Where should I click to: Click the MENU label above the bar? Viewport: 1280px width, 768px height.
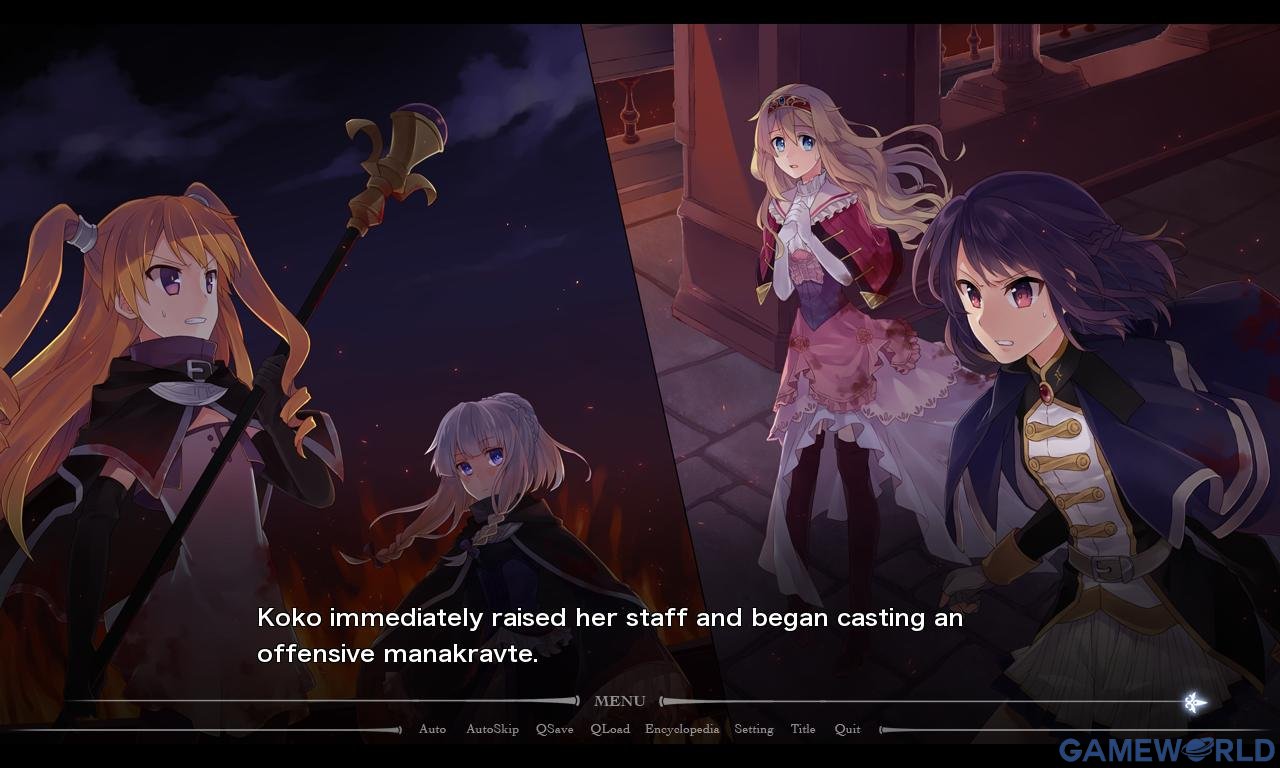[620, 701]
